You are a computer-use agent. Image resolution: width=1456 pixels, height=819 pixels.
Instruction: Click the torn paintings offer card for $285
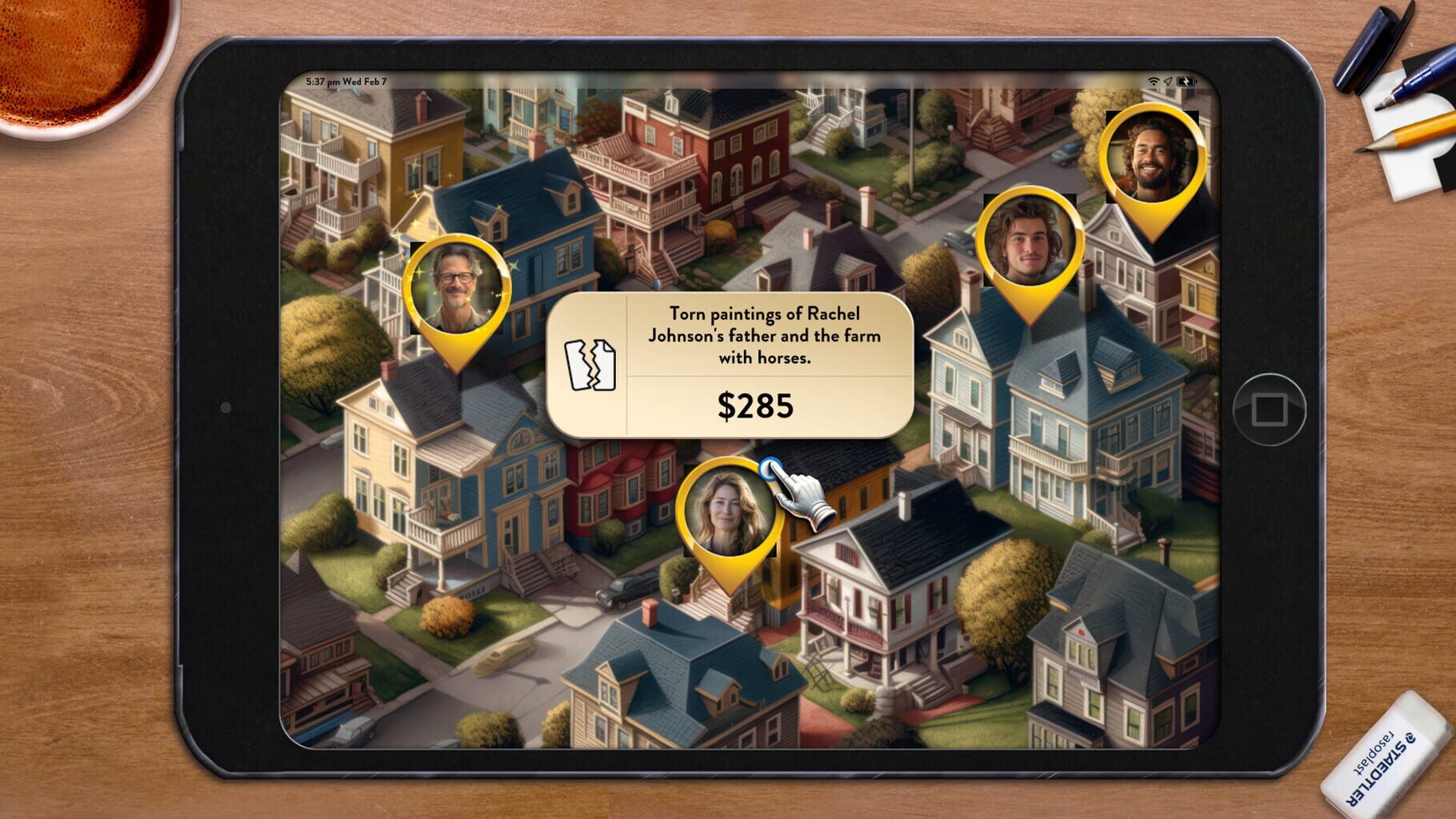[x=730, y=365]
